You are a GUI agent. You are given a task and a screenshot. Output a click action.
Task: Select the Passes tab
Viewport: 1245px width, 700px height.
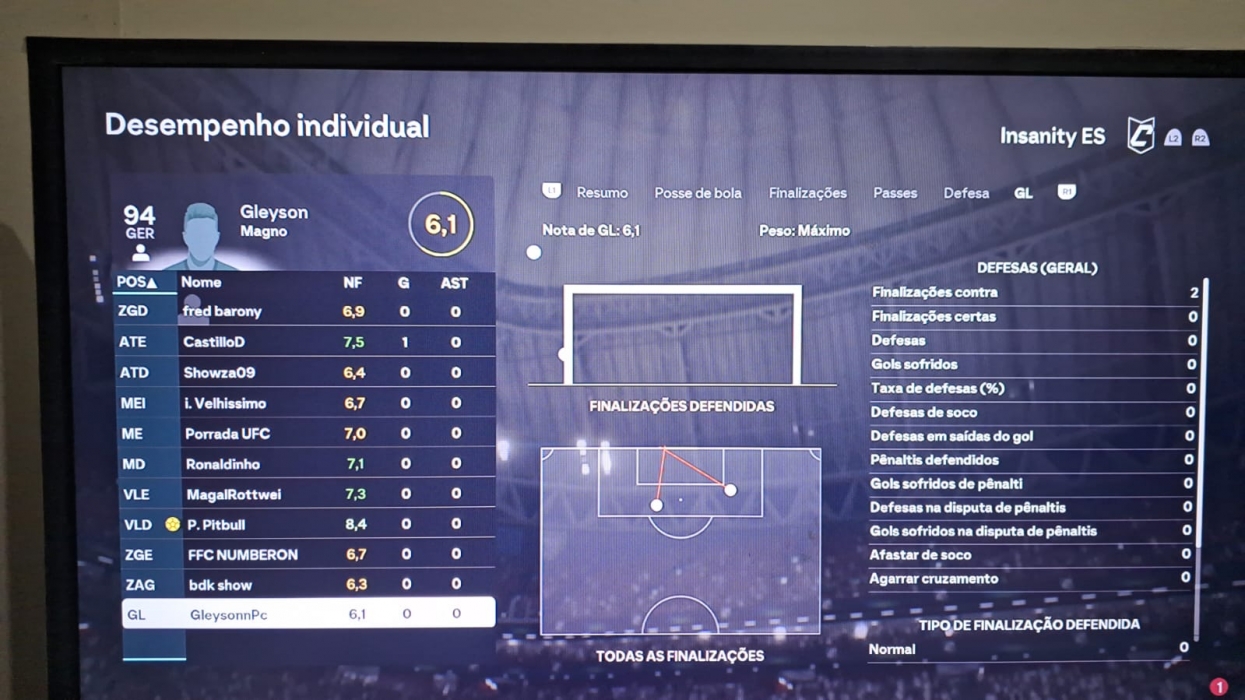(894, 193)
